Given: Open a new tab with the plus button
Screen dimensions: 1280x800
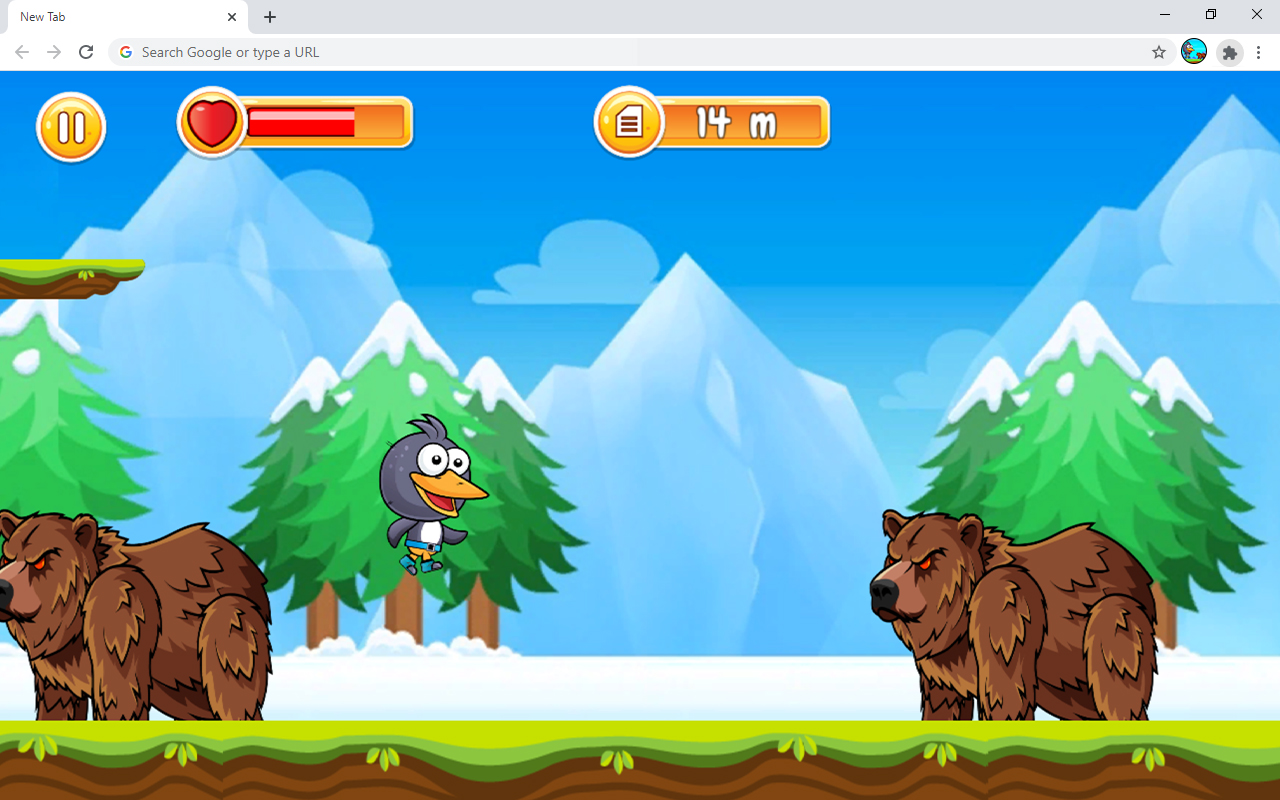Looking at the screenshot, I should pyautogui.click(x=269, y=17).
